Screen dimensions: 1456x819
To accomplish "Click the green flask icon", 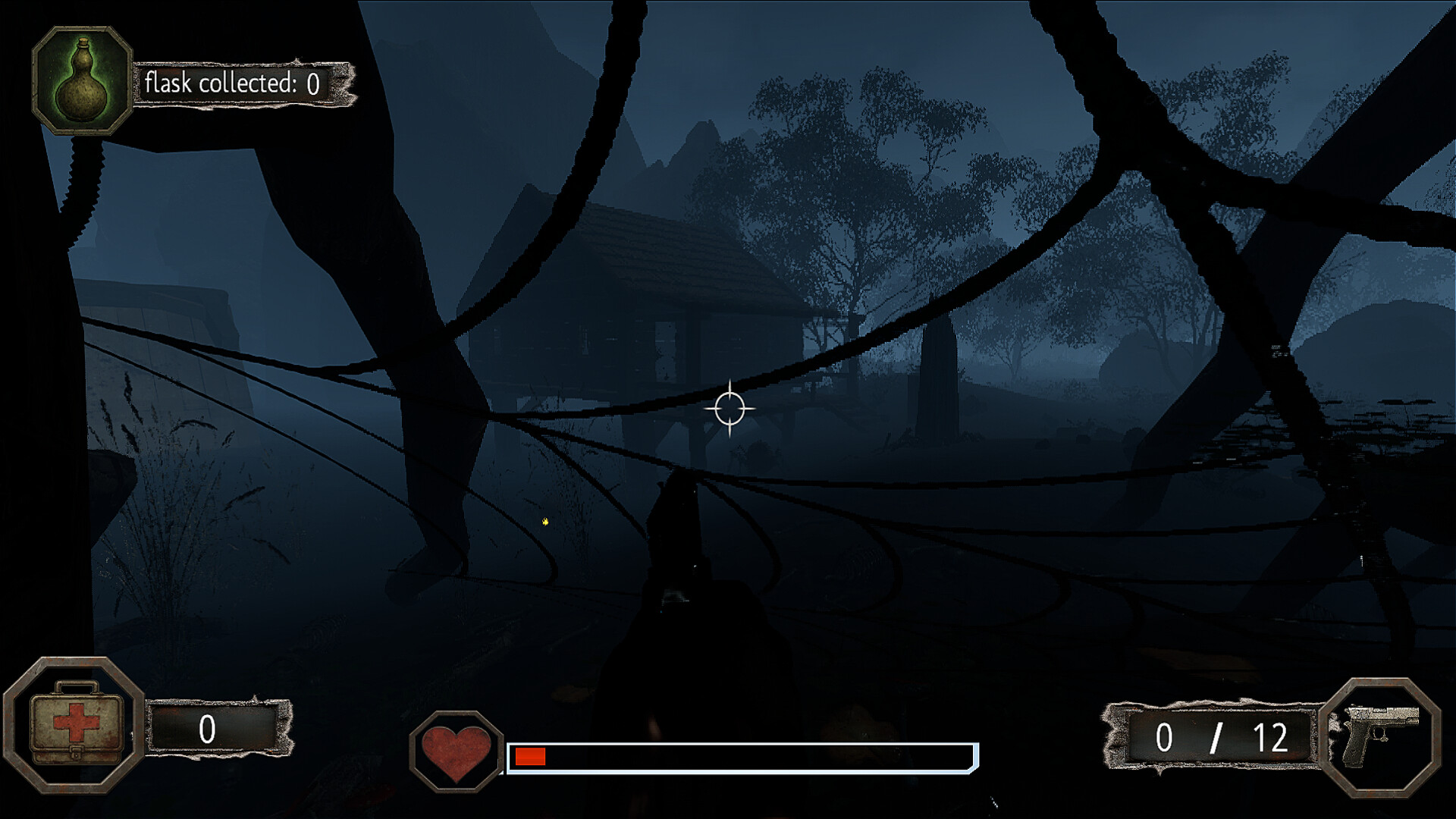I will (82, 81).
